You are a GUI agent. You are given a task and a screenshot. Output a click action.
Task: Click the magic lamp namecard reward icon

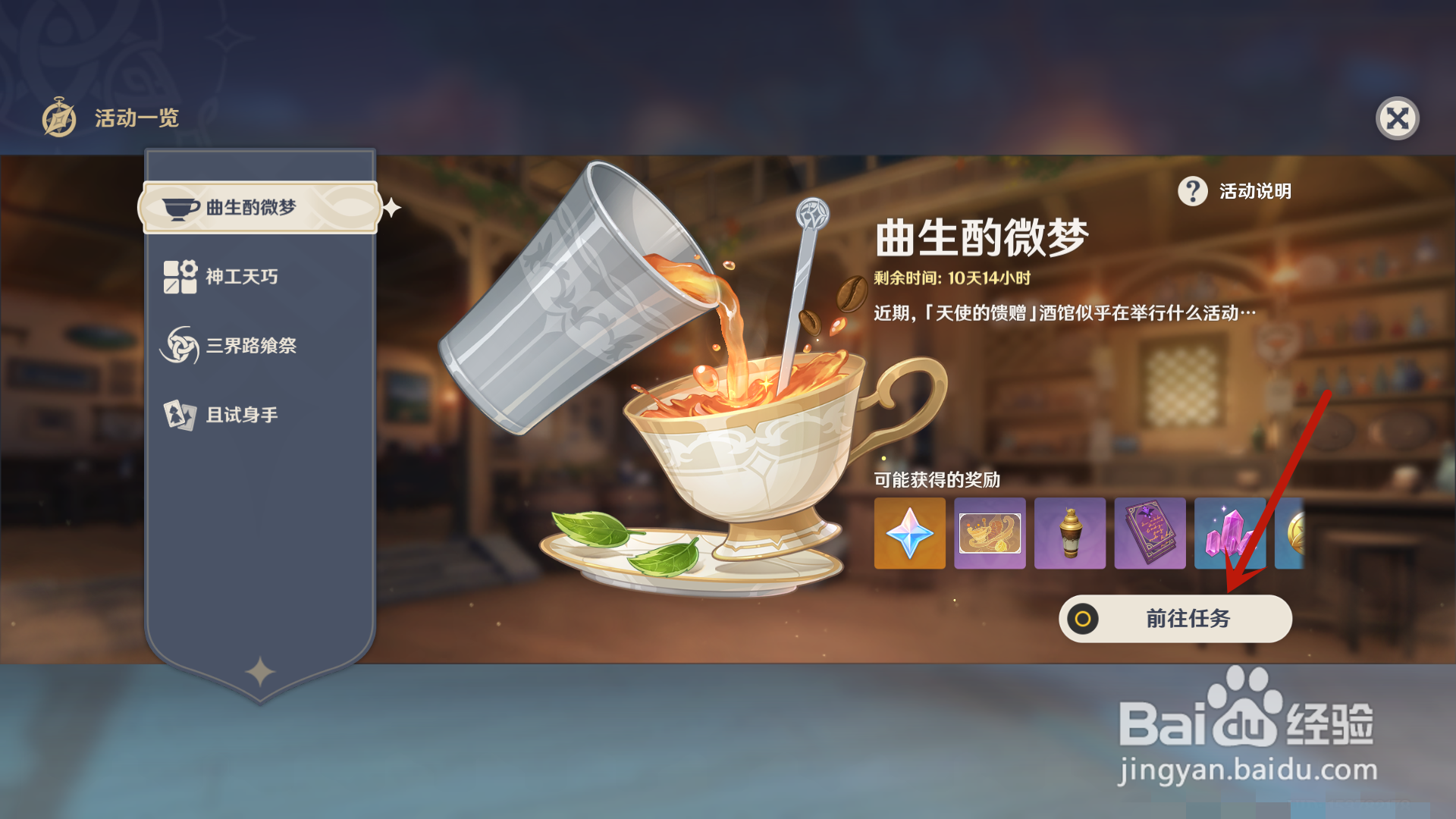point(990,532)
